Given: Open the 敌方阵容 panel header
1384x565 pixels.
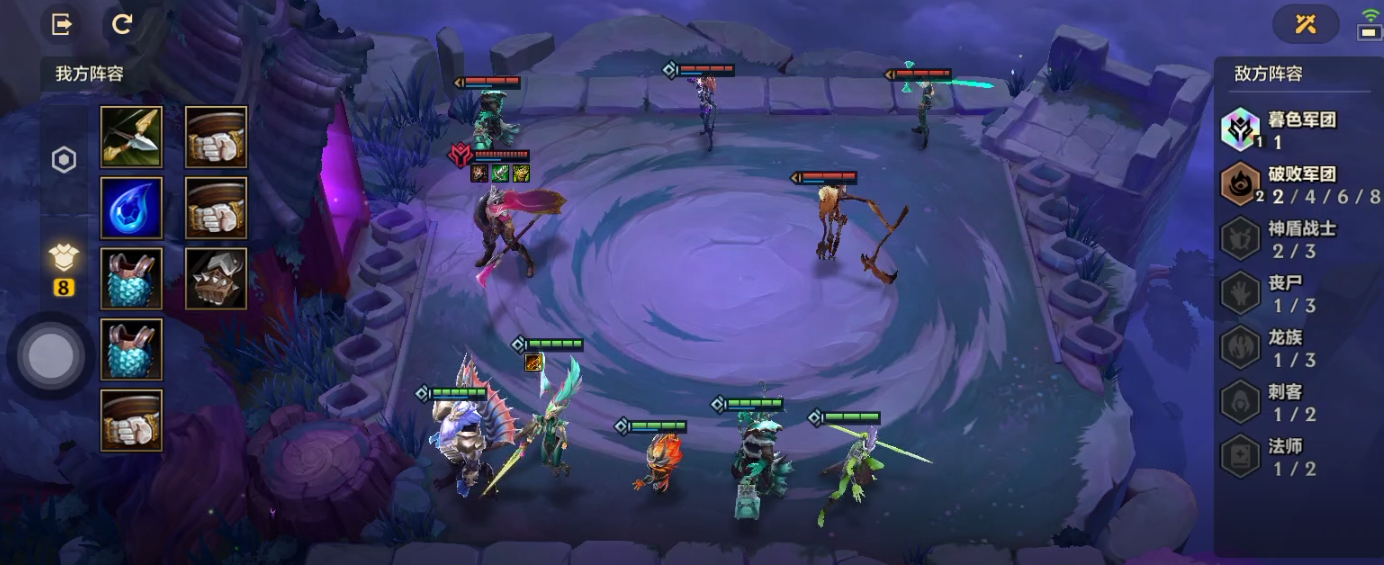Looking at the screenshot, I should click(x=1268, y=74).
